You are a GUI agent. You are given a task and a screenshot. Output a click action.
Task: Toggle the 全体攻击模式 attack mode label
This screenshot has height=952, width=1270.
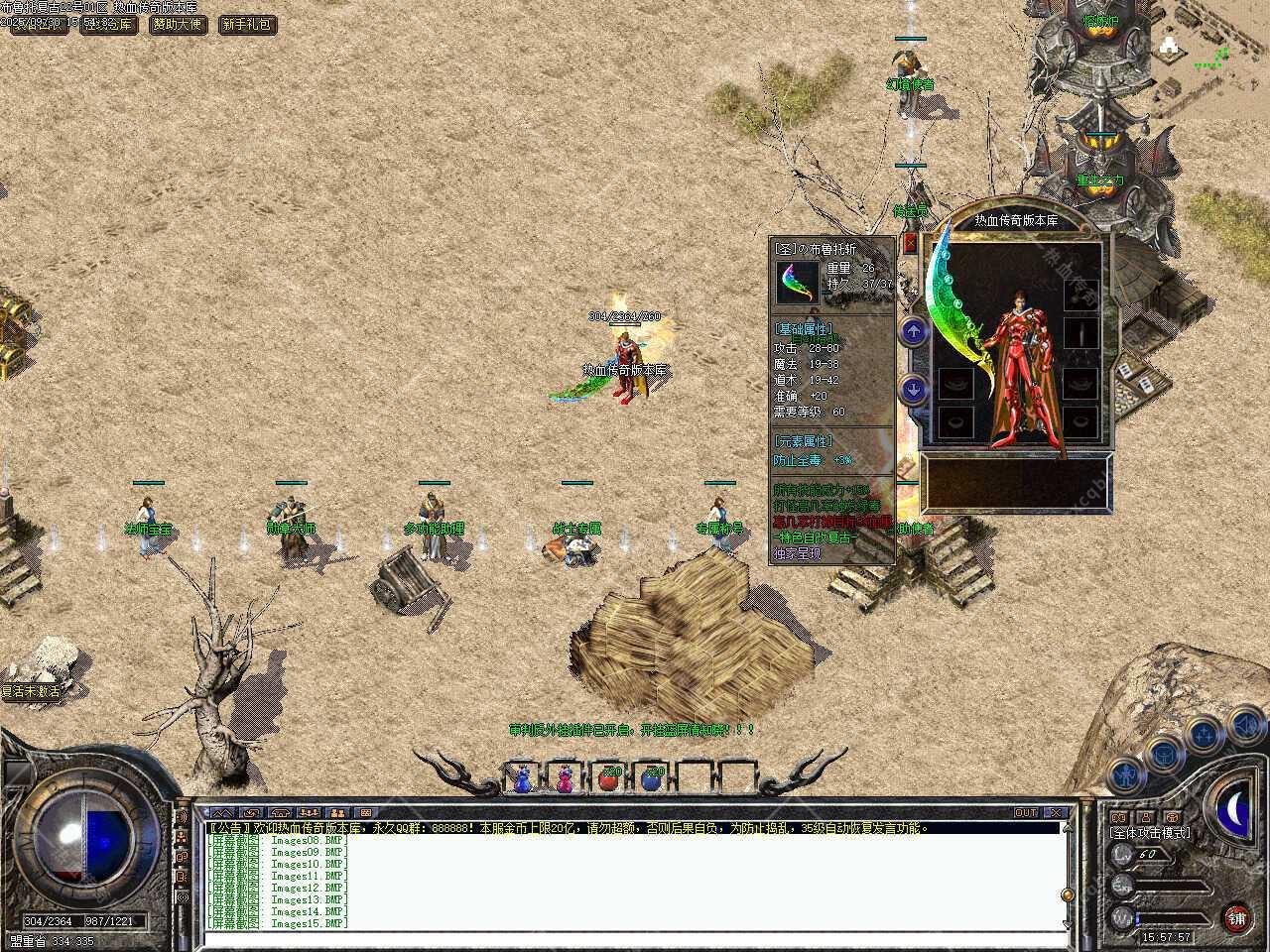pos(1149,833)
